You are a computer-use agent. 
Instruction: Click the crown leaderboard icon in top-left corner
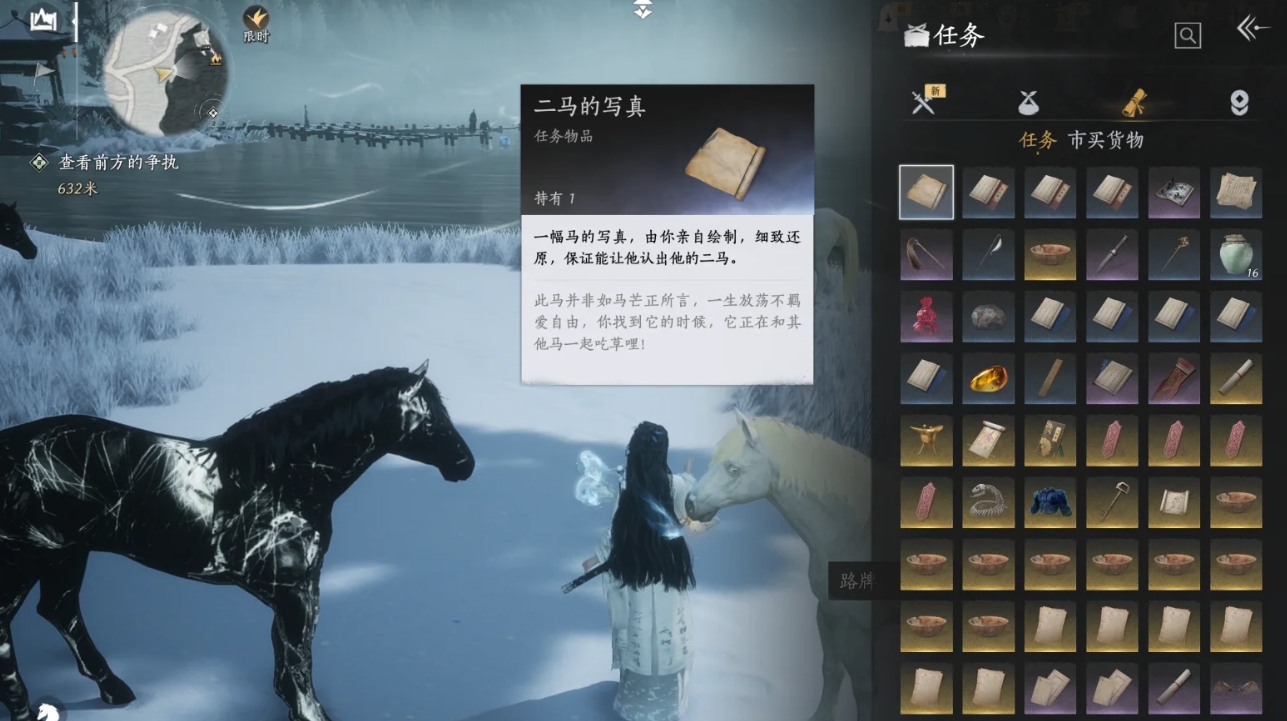[x=41, y=19]
